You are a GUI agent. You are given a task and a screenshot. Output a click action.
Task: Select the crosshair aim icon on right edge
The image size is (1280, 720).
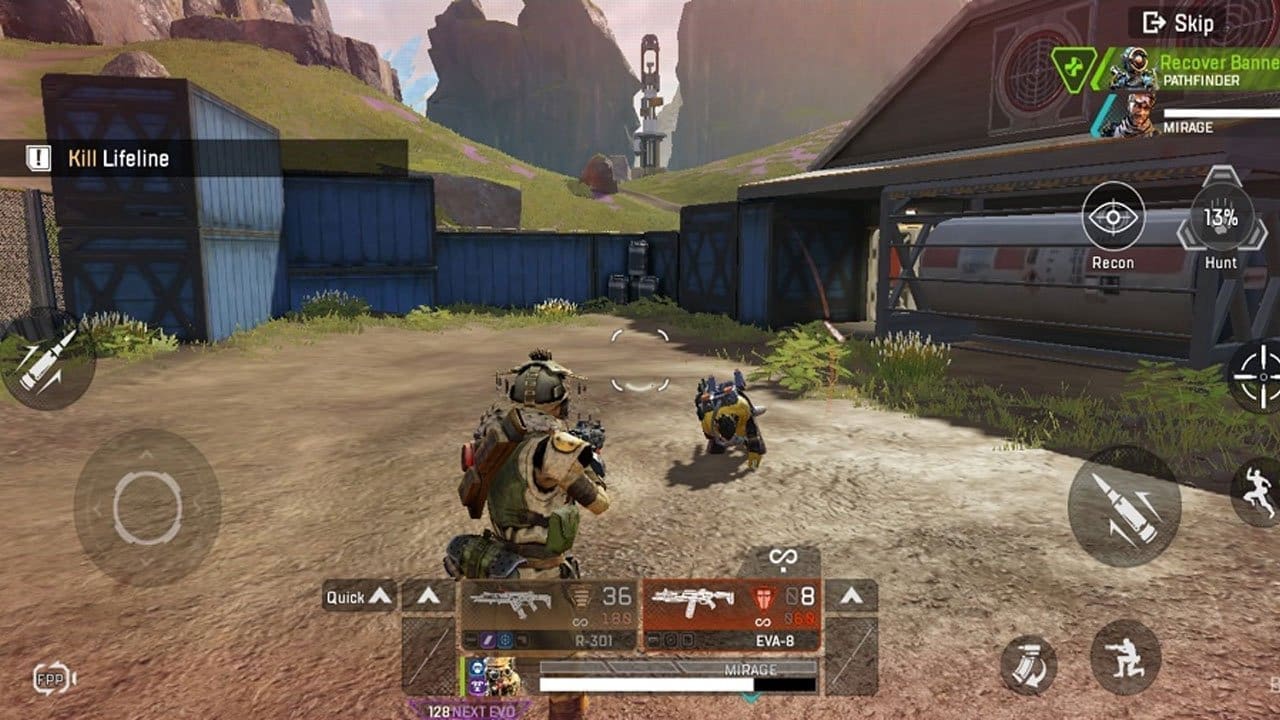(1263, 375)
